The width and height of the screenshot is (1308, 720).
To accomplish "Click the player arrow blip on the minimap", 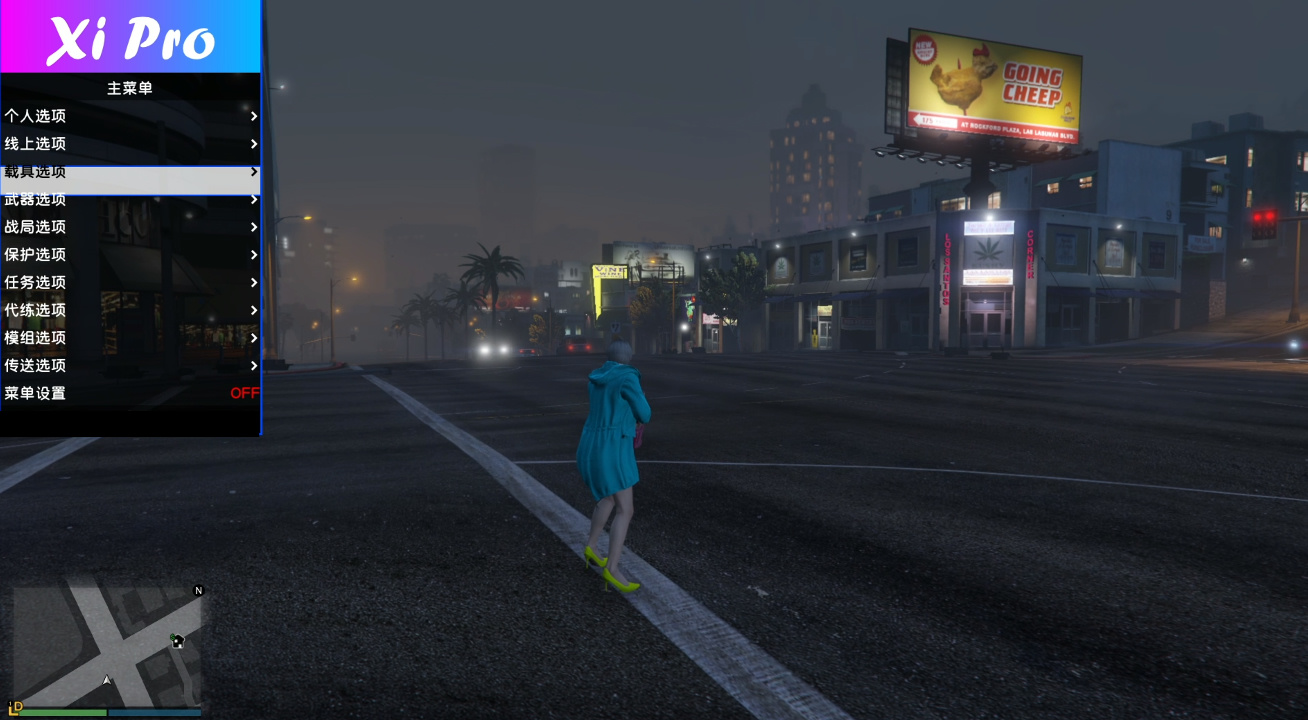I will coord(107,678).
